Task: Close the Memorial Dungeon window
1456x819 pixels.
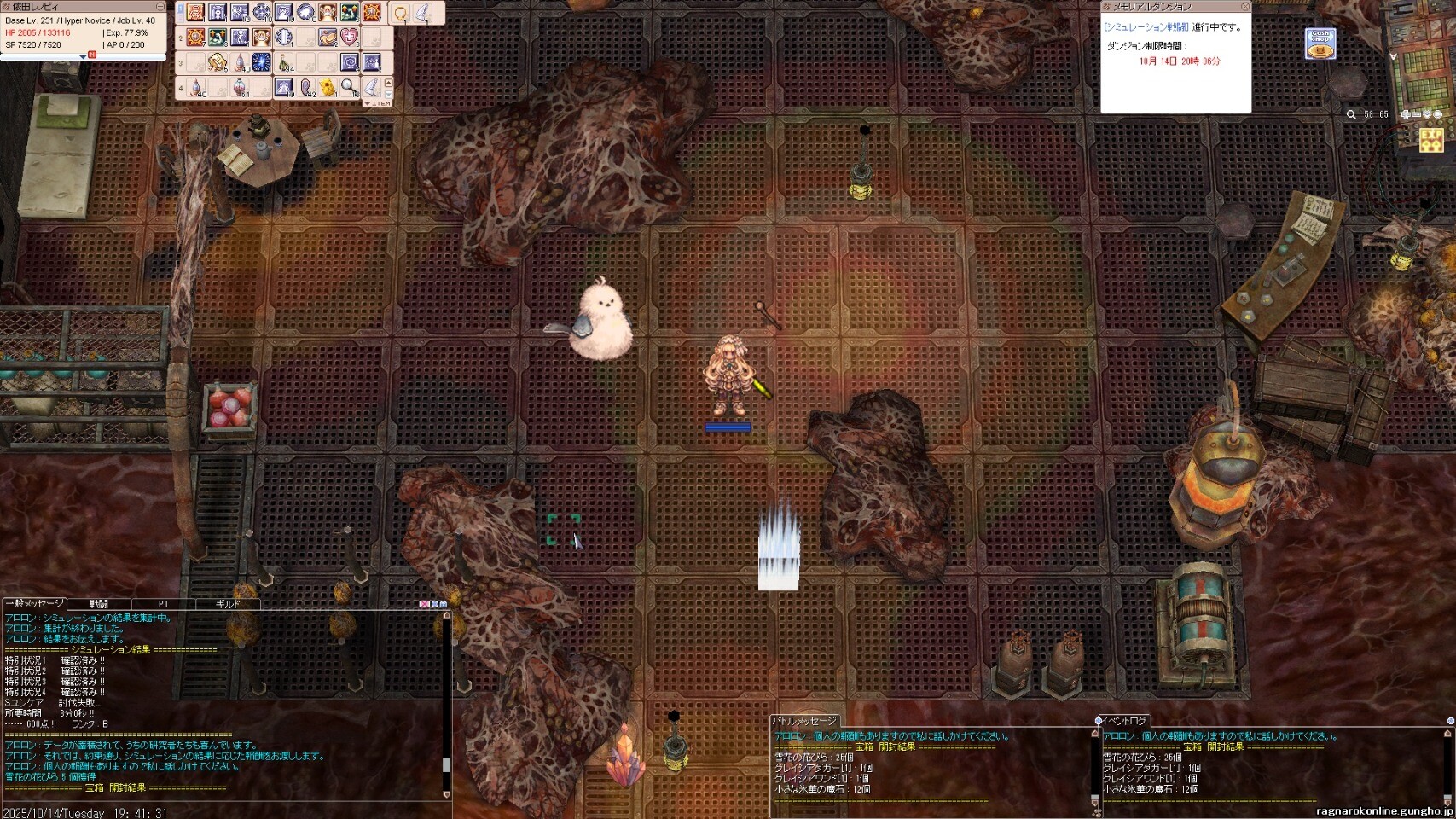Action: pos(1244,7)
